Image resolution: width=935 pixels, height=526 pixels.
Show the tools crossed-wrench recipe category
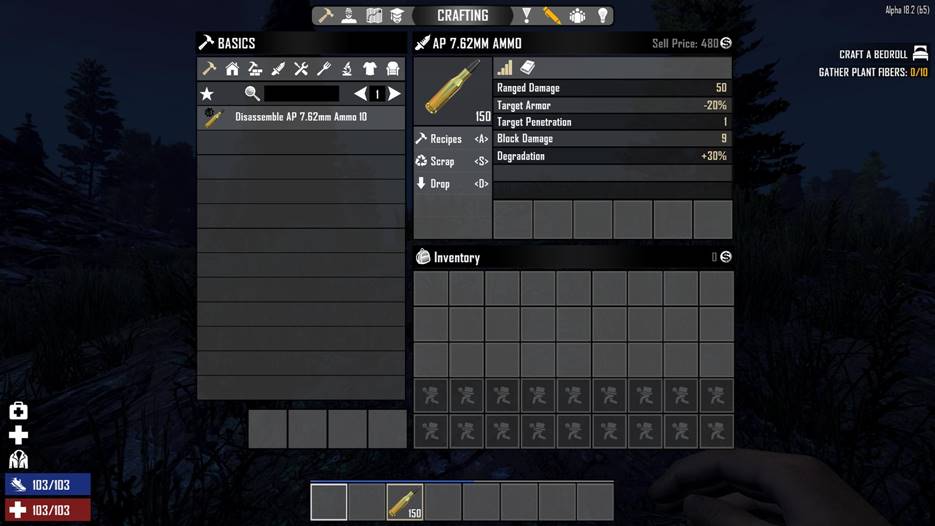coord(301,69)
